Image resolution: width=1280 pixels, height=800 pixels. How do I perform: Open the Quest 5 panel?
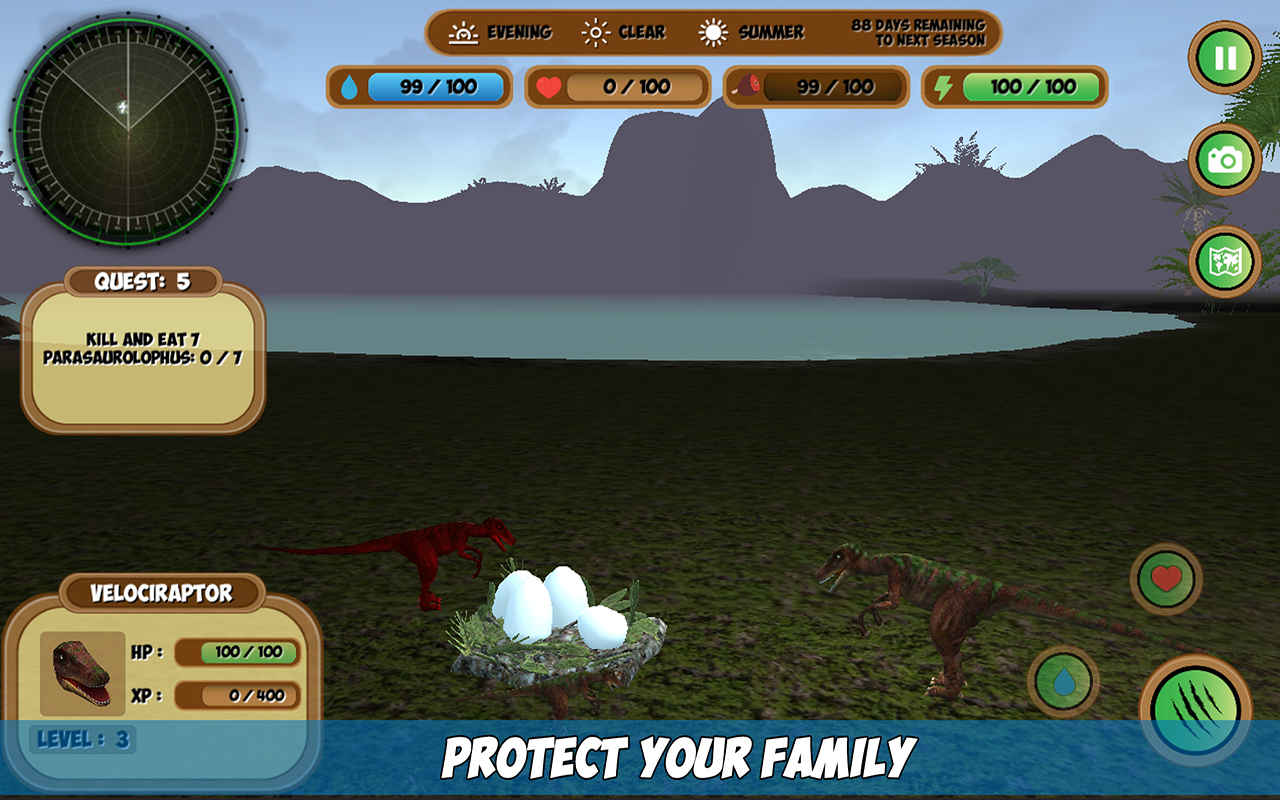[x=142, y=281]
